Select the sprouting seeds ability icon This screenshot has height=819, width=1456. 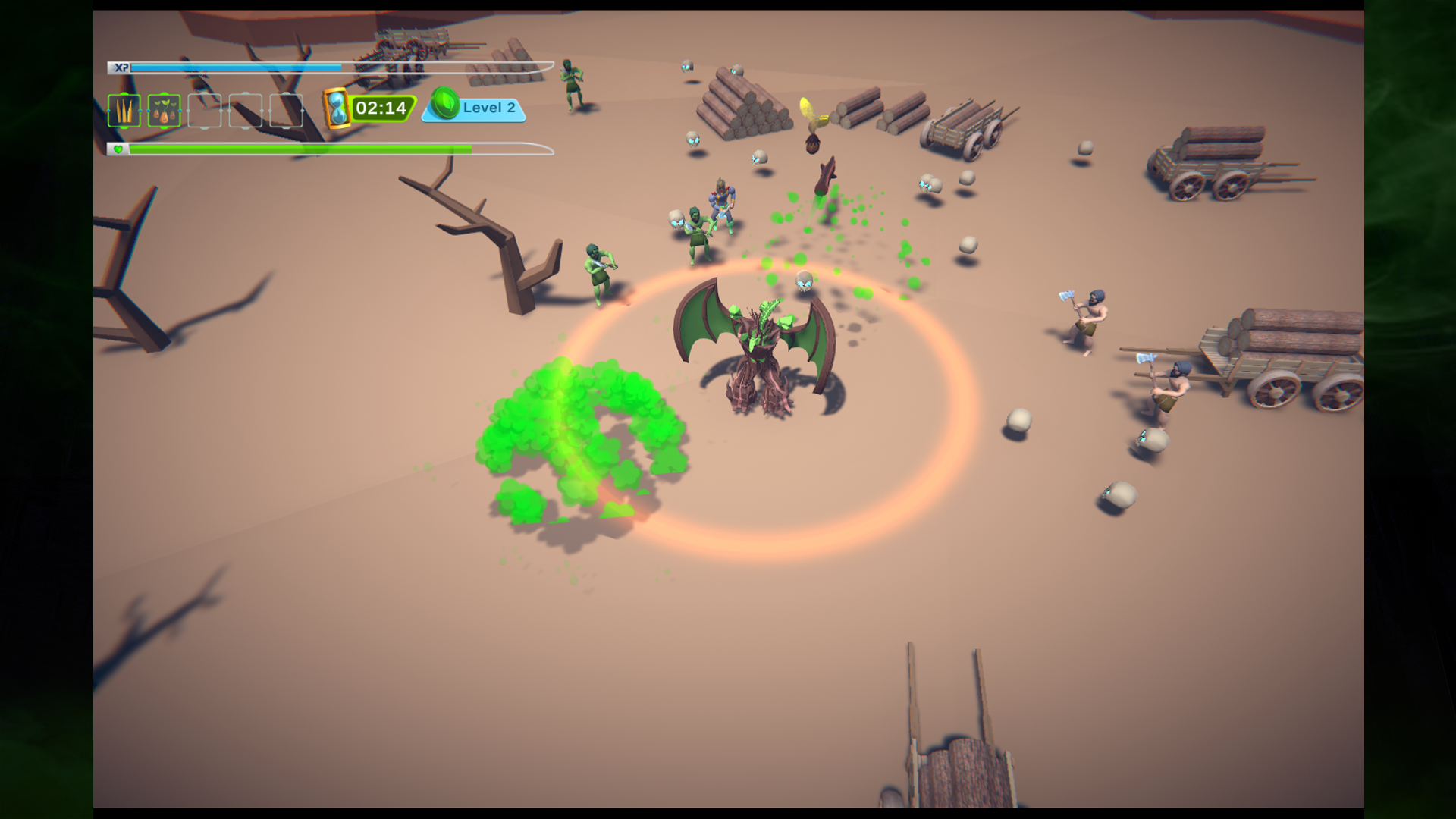click(165, 111)
